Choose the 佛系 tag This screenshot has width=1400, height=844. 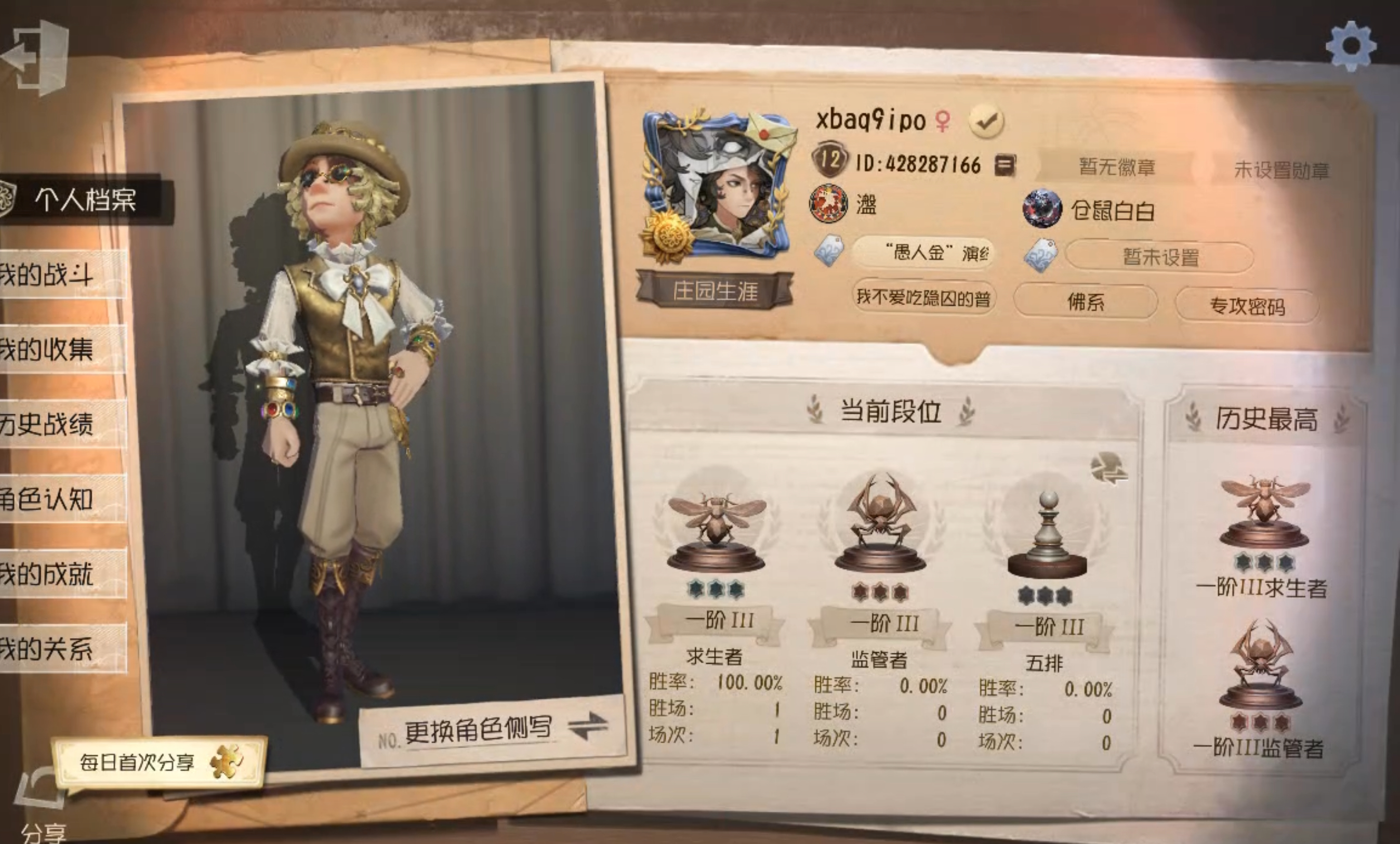pos(1085,302)
